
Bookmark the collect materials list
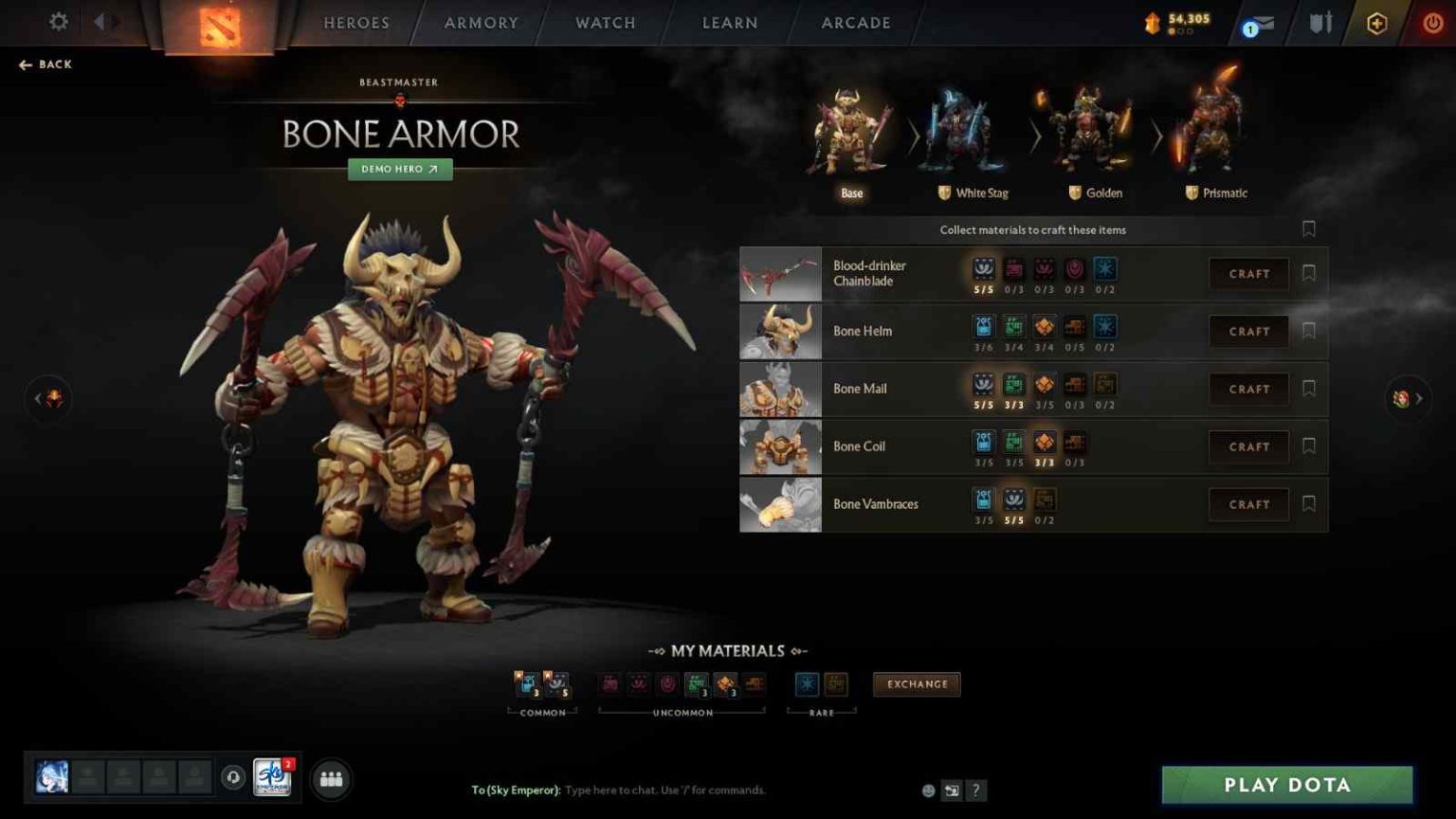pyautogui.click(x=1309, y=228)
